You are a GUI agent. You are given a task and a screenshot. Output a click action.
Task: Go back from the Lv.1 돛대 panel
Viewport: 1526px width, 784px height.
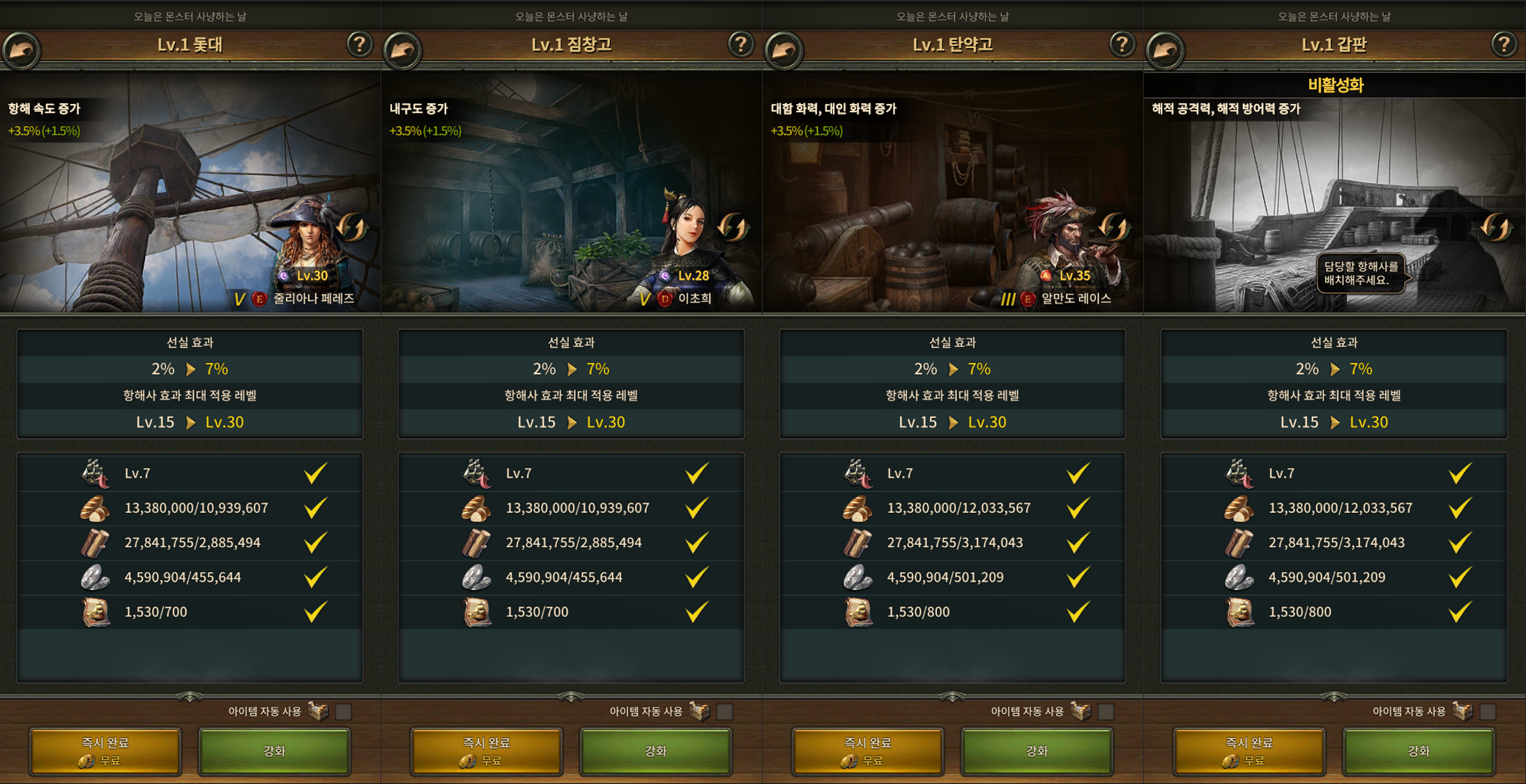click(21, 49)
